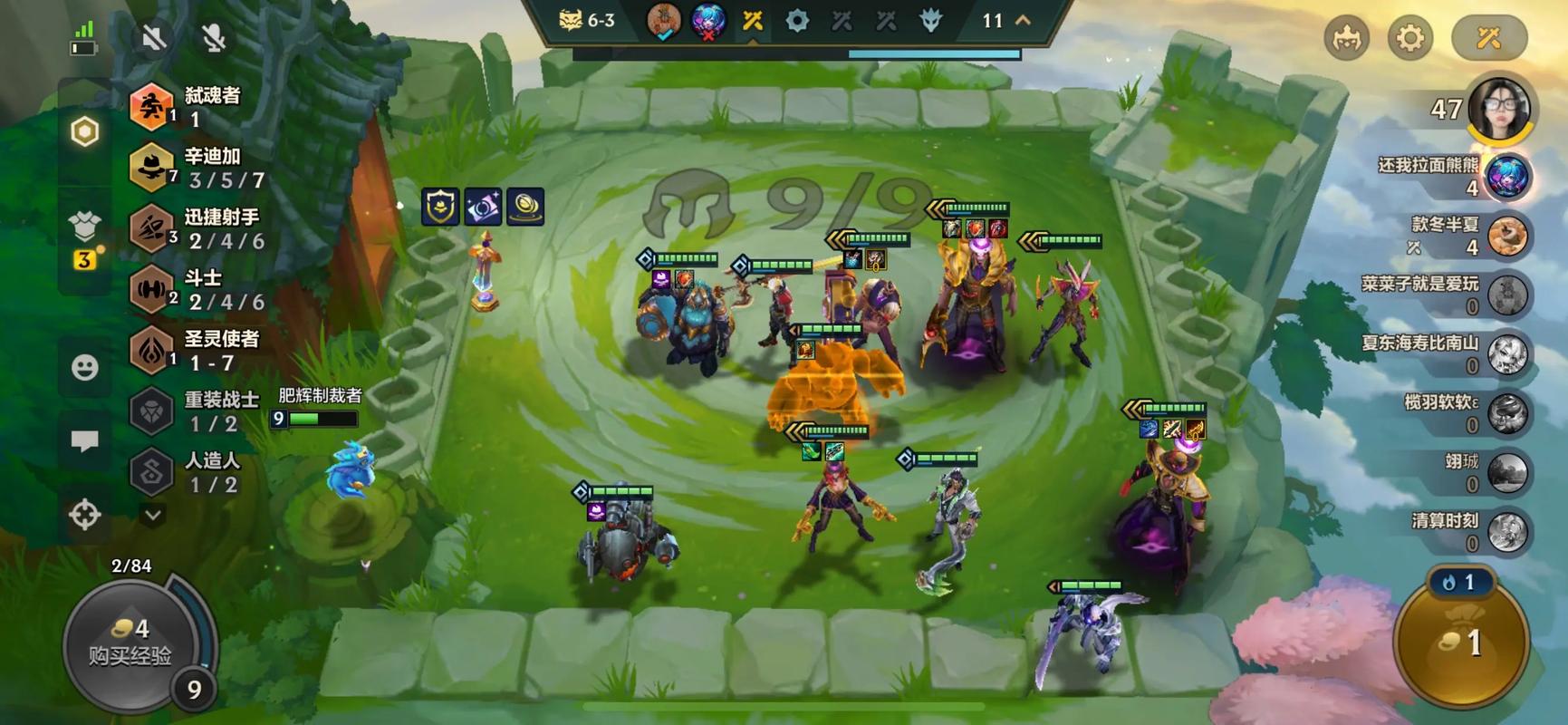Viewport: 1568px width, 725px height.
Task: View player 还我拉面熊熊's board
Action: tap(1507, 177)
